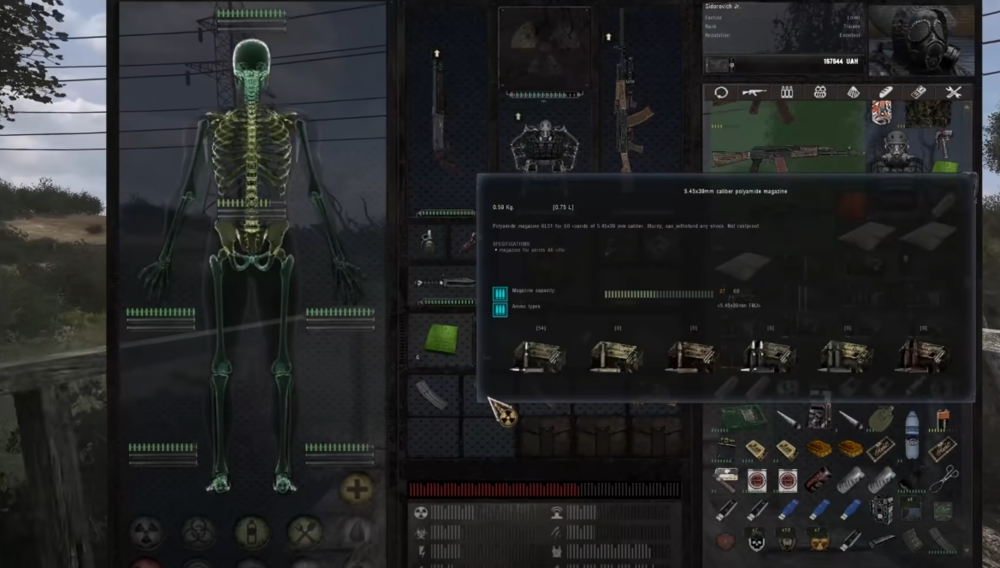Image resolution: width=1000 pixels, height=568 pixels.
Task: Click the equipped shotgun weapon slot
Action: tap(438, 100)
